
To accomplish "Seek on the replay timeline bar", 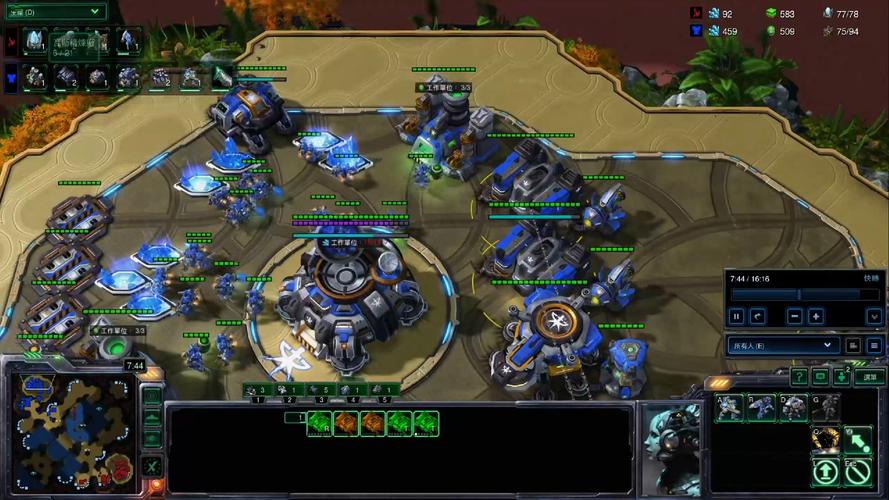I will click(800, 295).
